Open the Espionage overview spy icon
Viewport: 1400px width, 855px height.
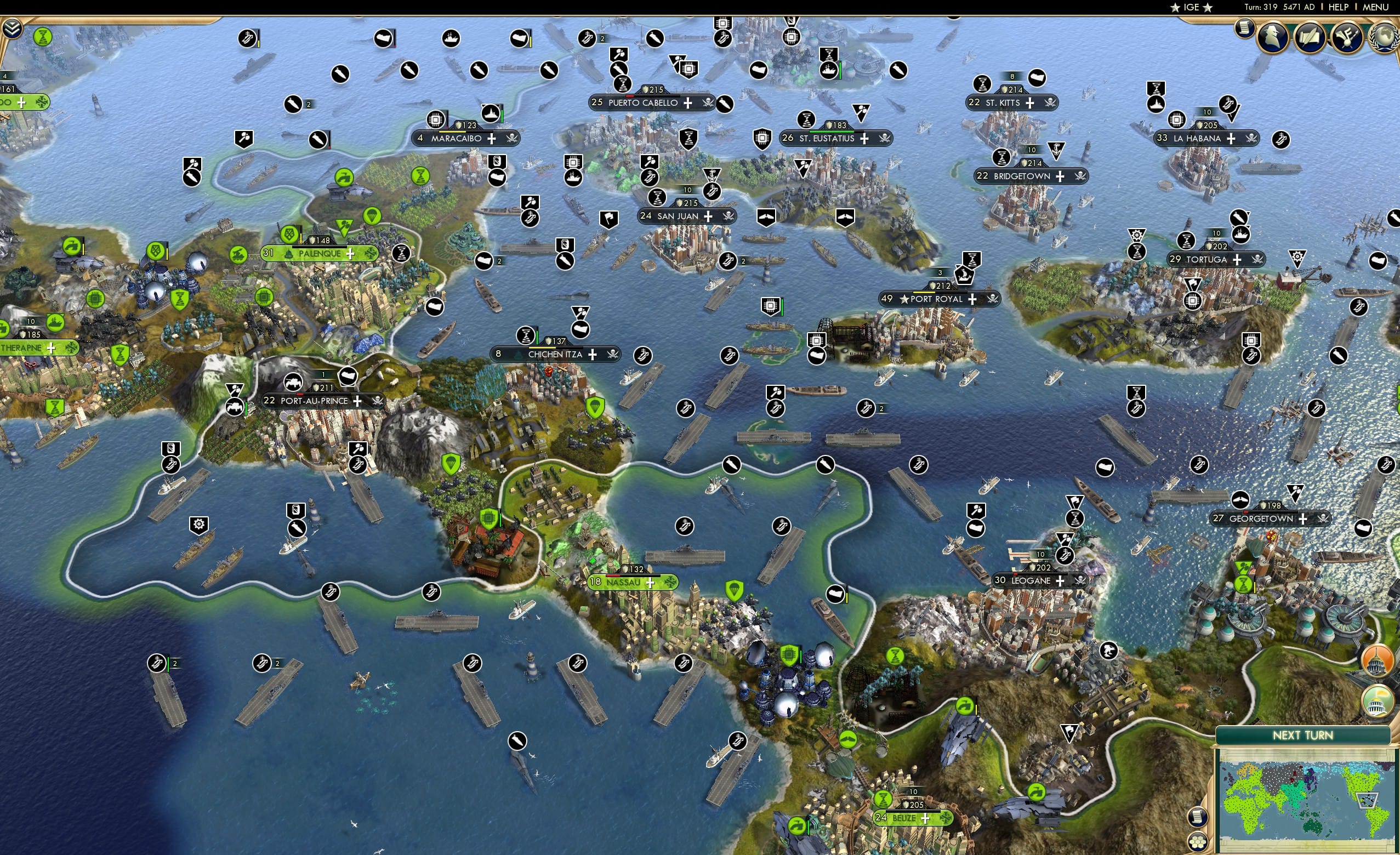click(x=1273, y=37)
